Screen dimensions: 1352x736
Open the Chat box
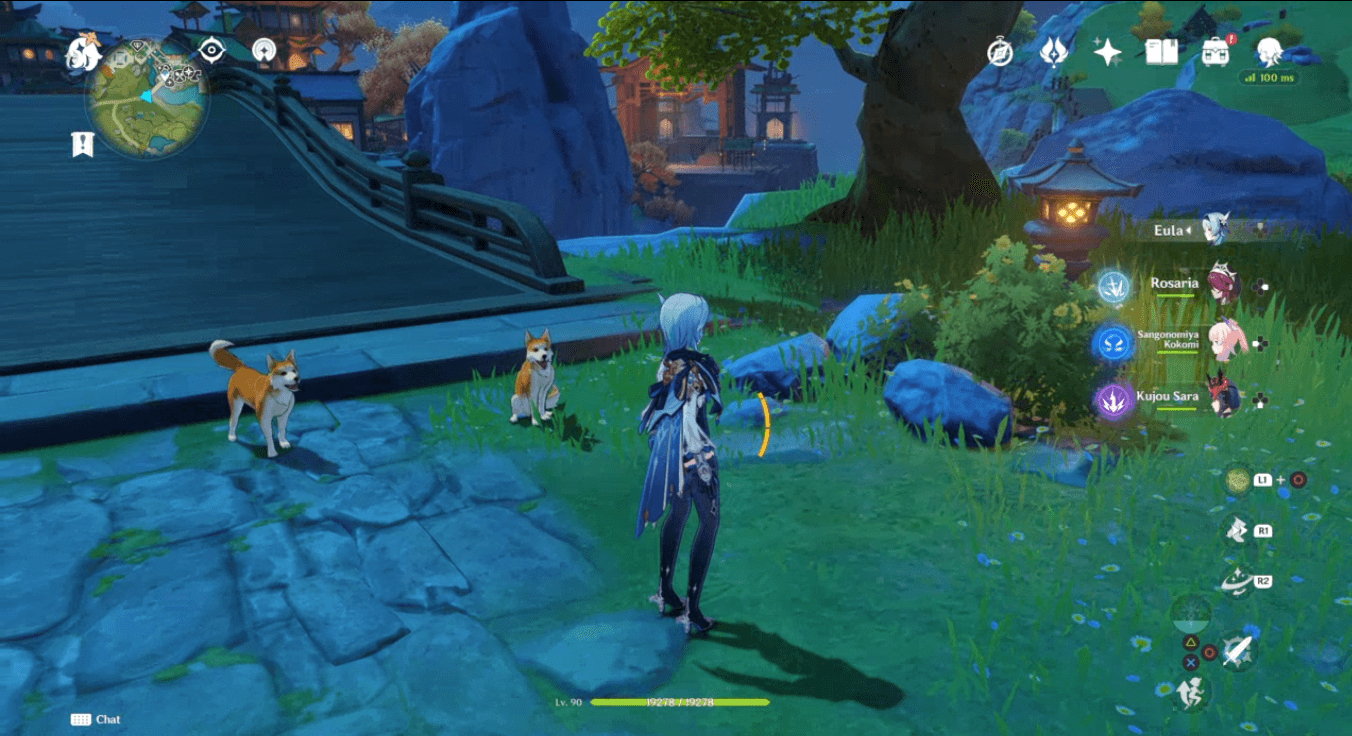coord(96,719)
